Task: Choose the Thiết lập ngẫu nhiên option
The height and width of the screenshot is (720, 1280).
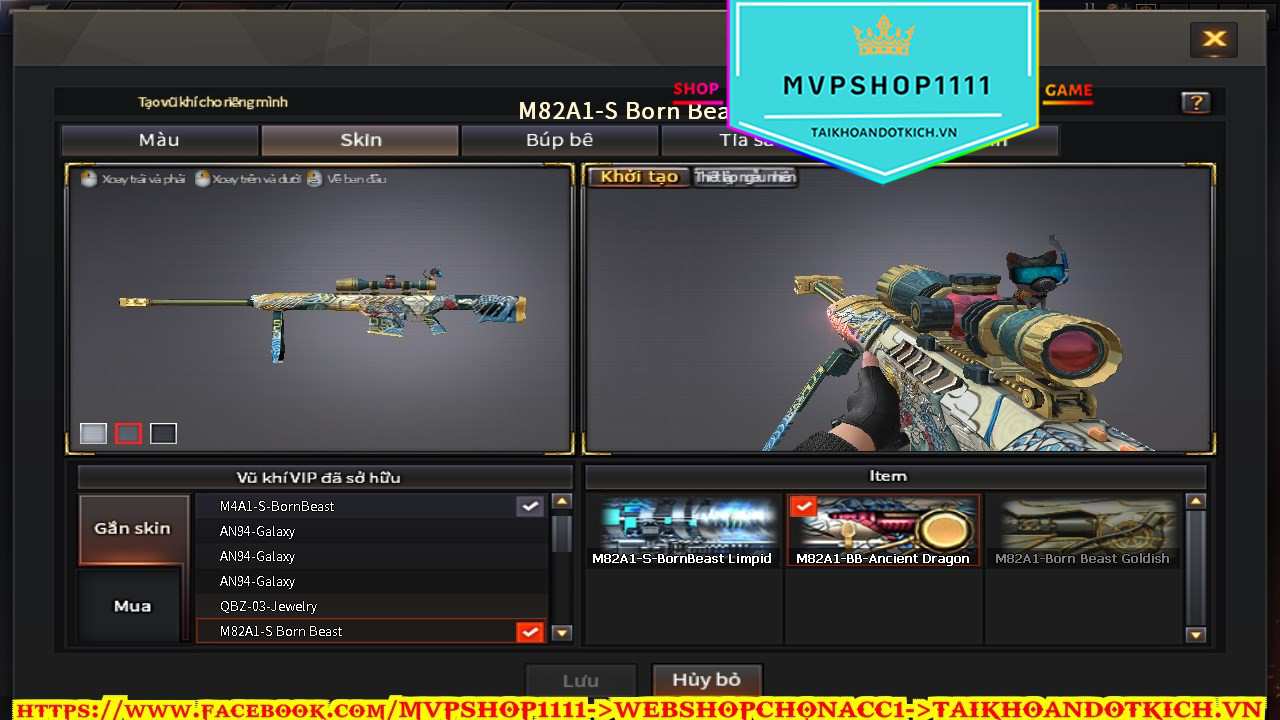Action: pyautogui.click(x=745, y=177)
